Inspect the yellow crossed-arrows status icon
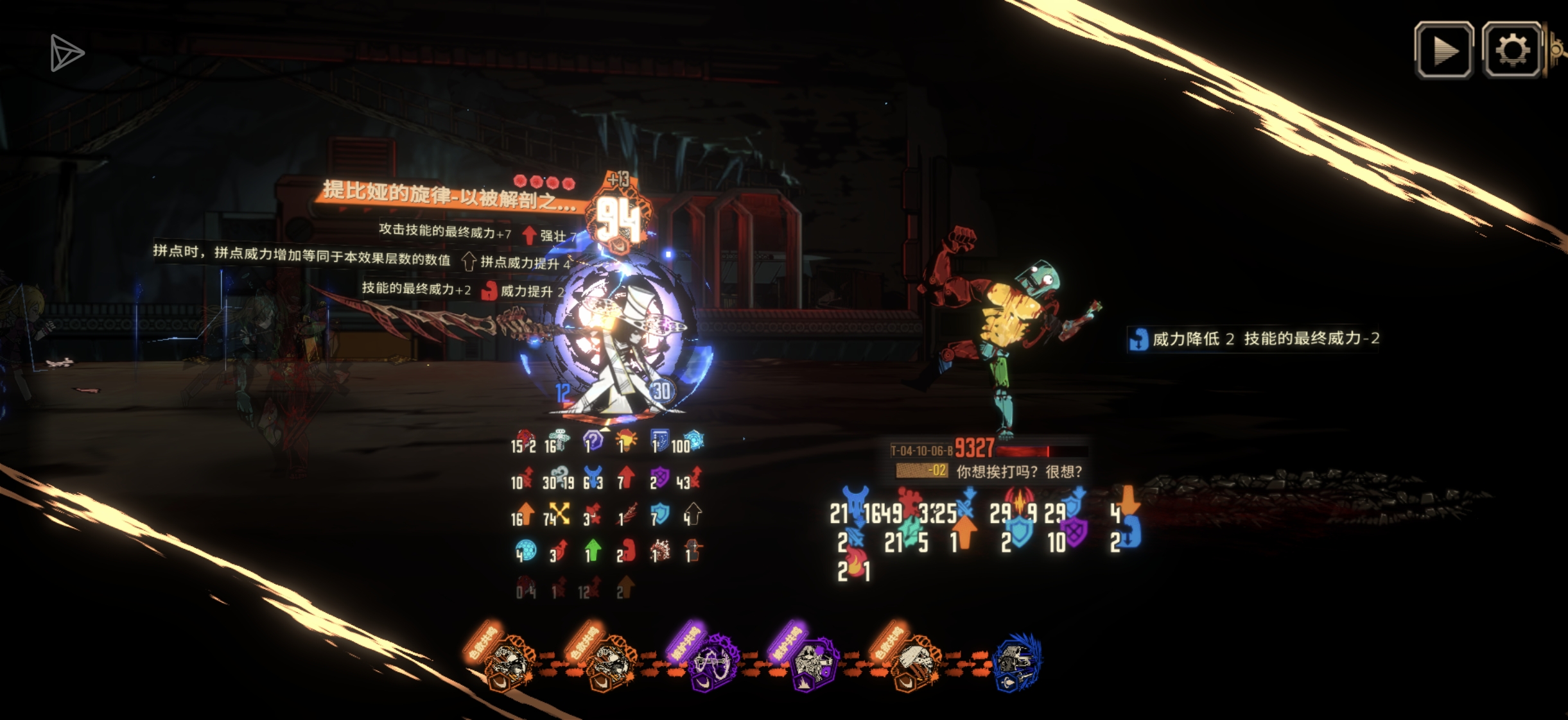1568x720 pixels. (559, 513)
